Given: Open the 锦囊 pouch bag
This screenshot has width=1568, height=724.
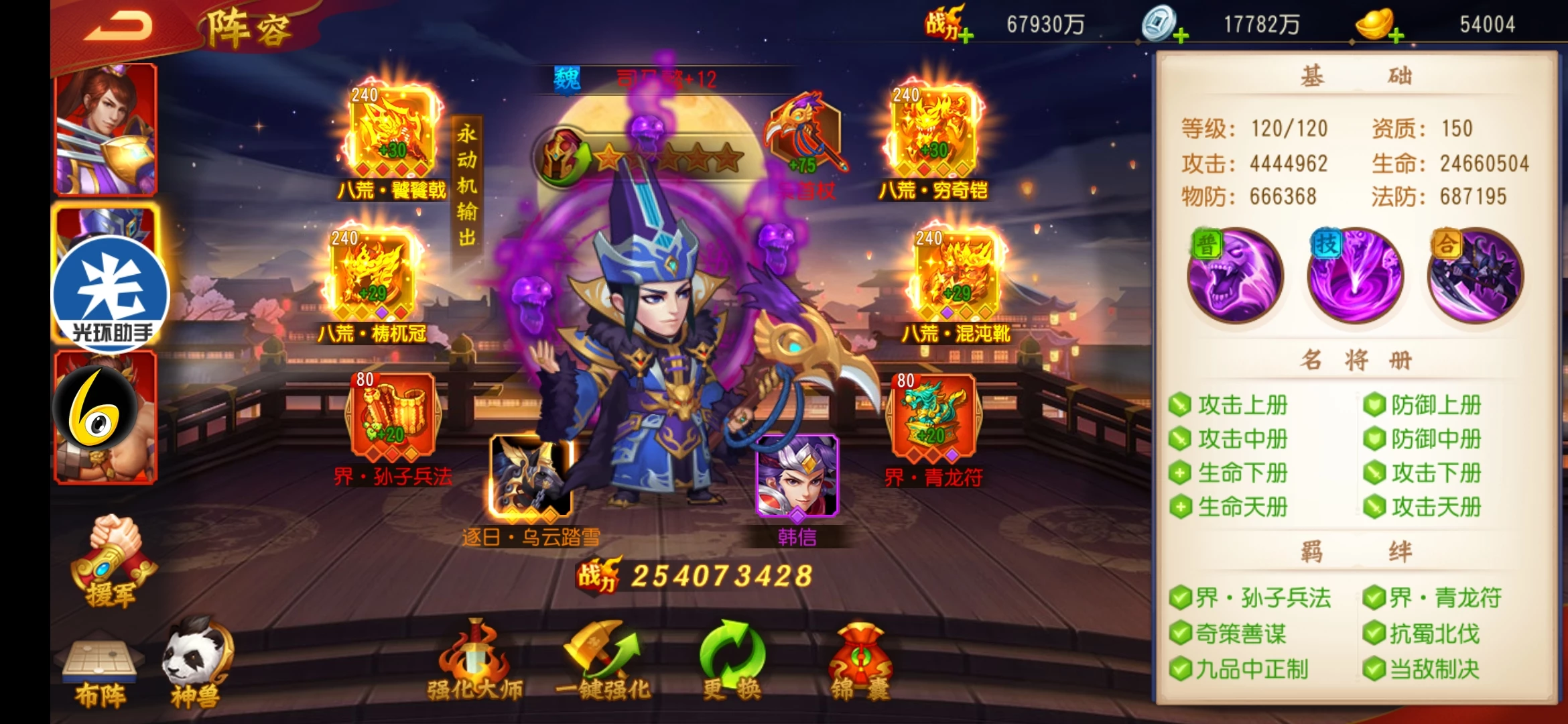Looking at the screenshot, I should coord(861,660).
